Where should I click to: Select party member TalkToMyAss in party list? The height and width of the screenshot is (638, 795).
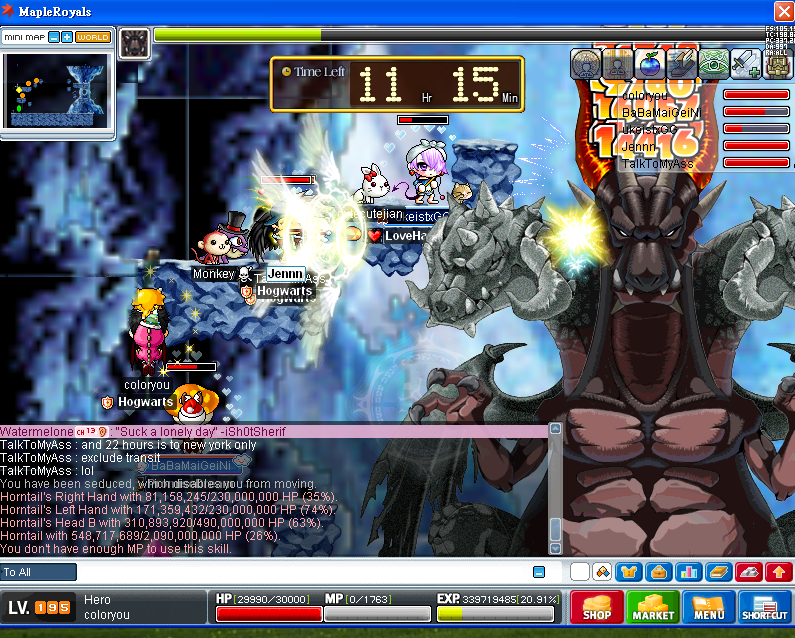(657, 163)
